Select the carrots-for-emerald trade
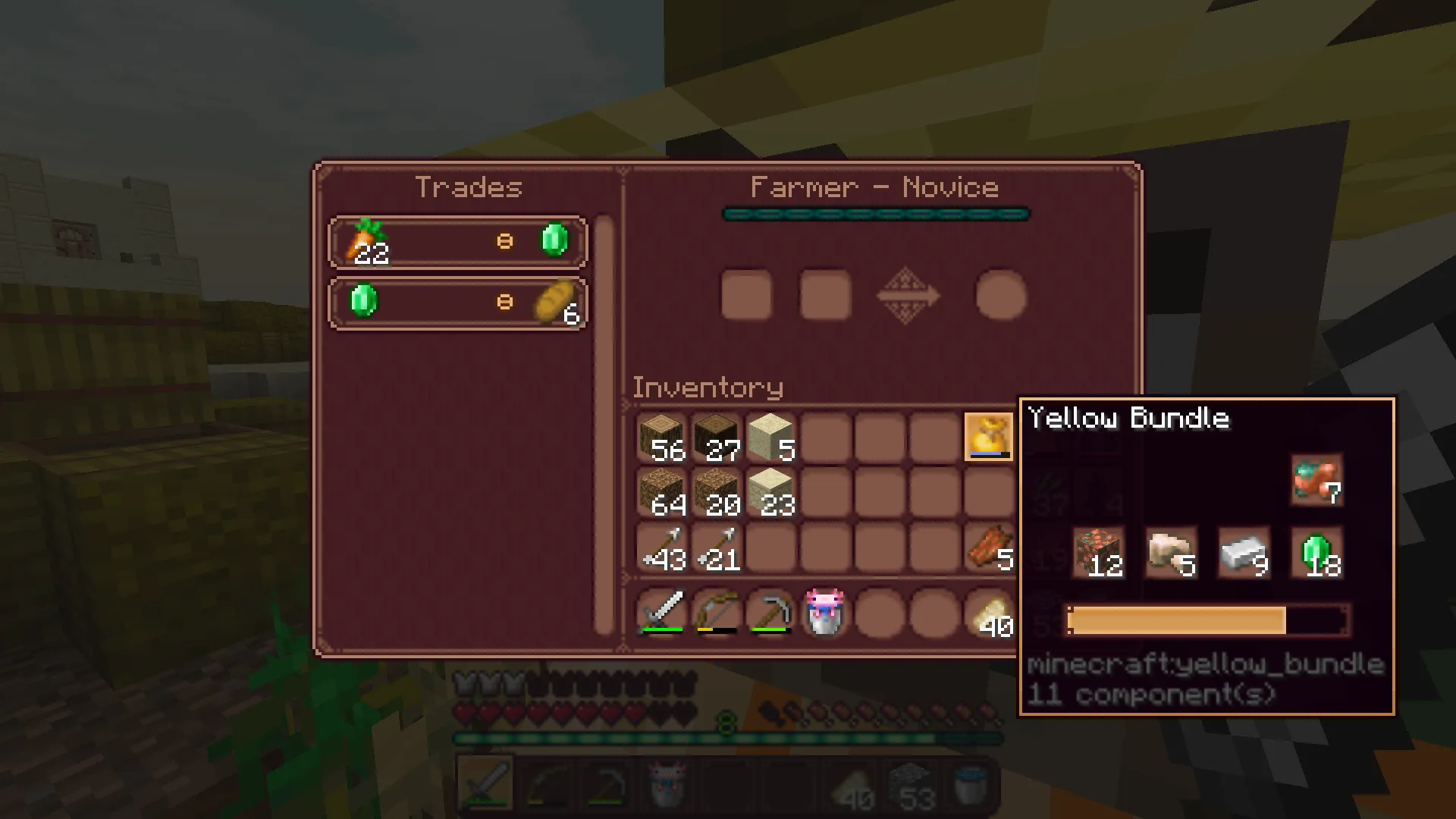 tap(457, 241)
